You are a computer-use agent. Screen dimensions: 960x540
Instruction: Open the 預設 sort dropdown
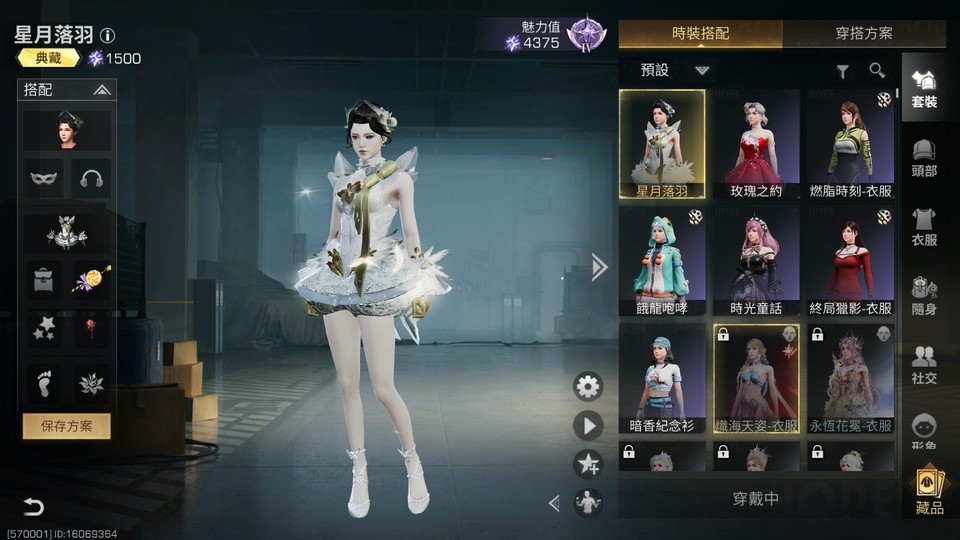click(x=702, y=70)
